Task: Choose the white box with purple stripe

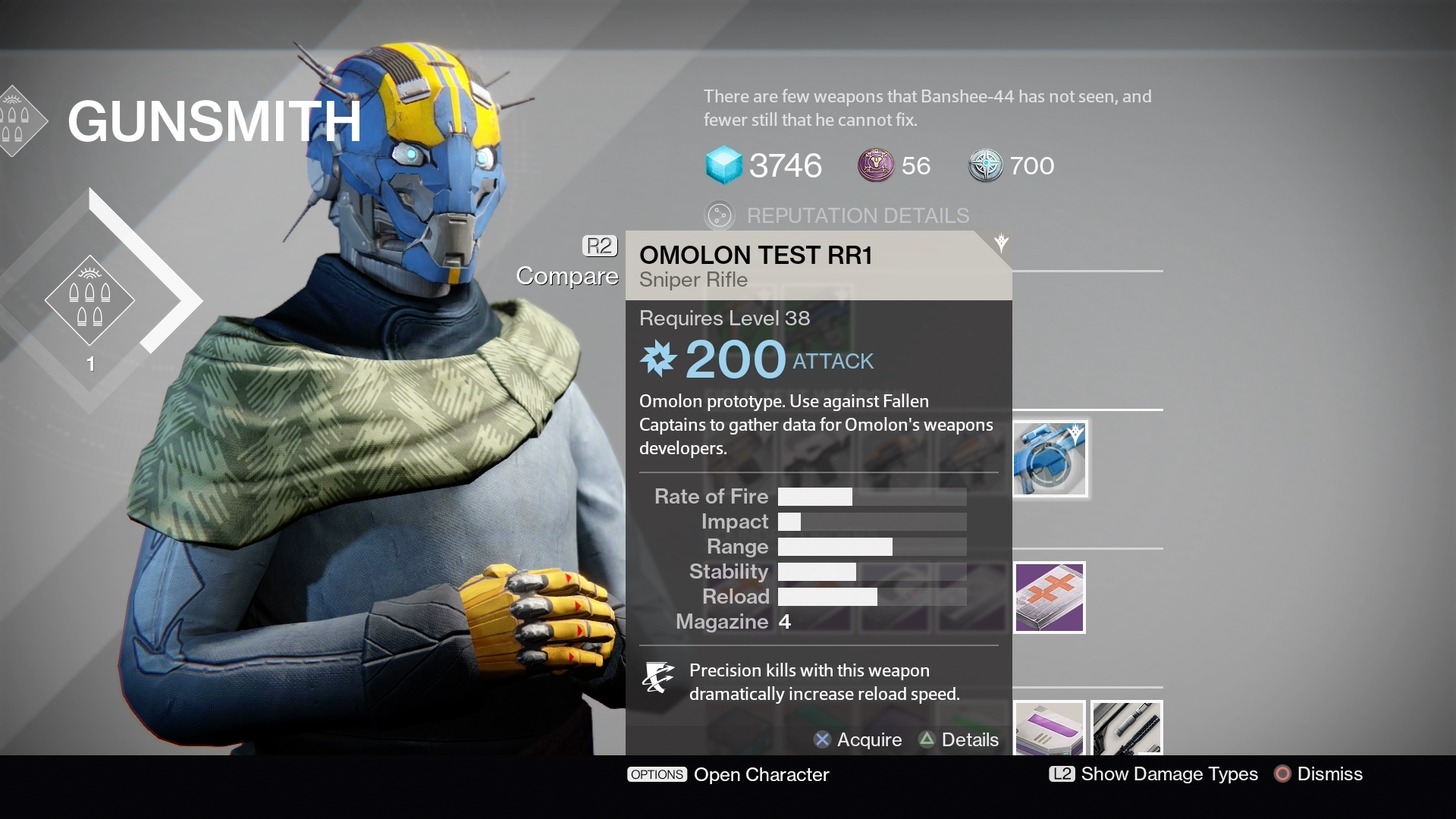Action: pyautogui.click(x=1050, y=728)
